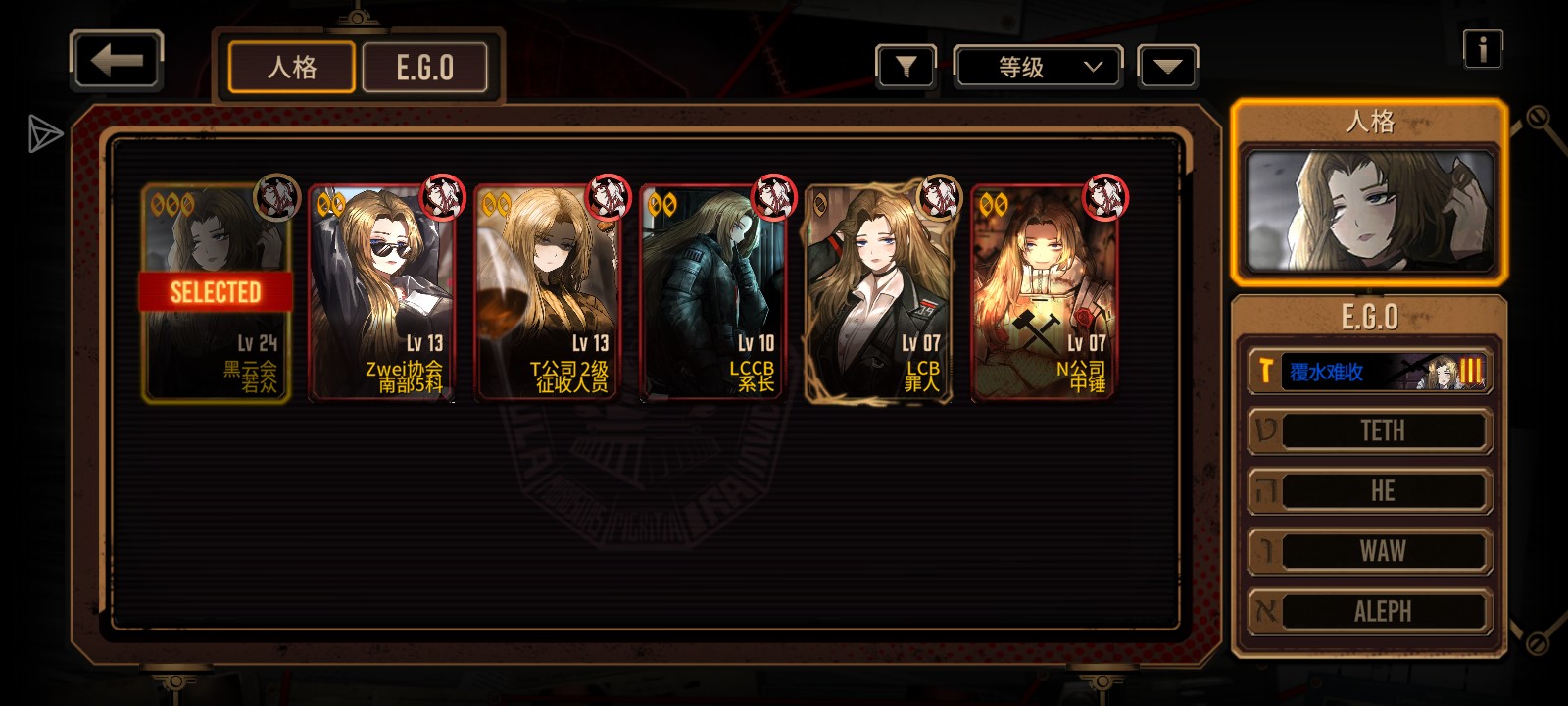The image size is (1568, 706).
Task: Select the 黑云会若众 identity card
Action: pos(217,293)
